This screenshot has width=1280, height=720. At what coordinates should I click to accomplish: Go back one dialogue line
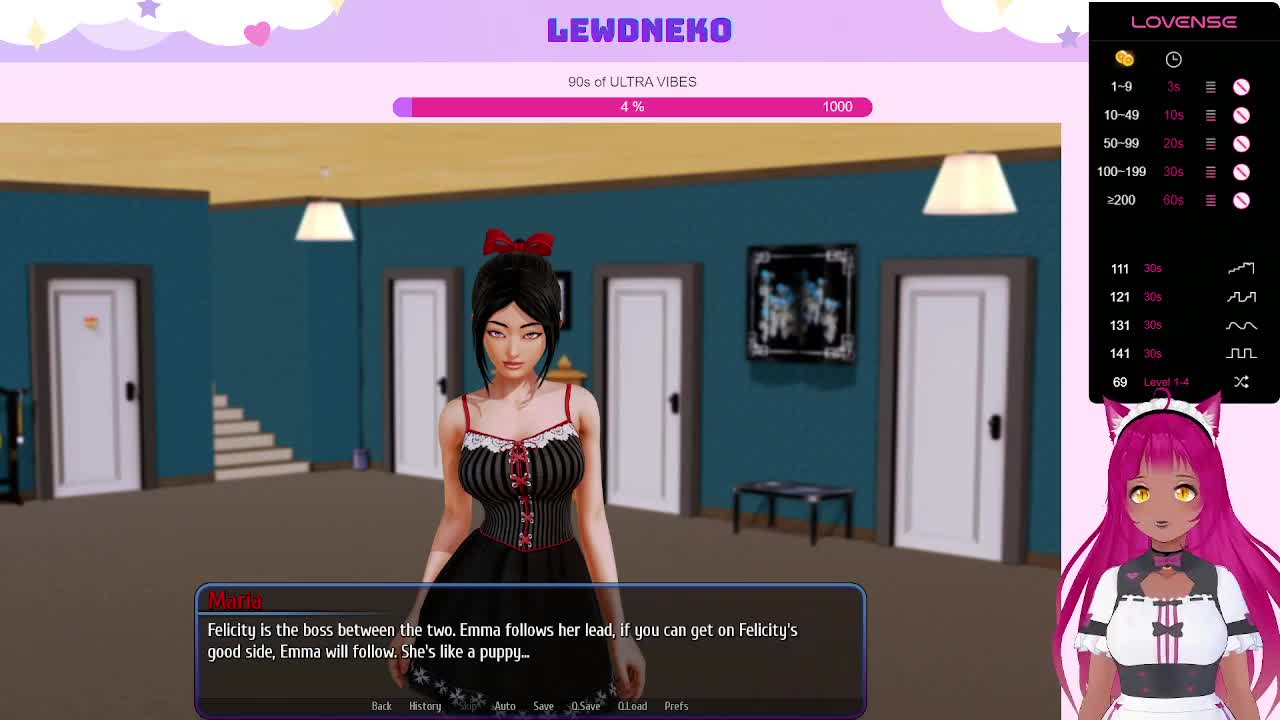click(381, 706)
